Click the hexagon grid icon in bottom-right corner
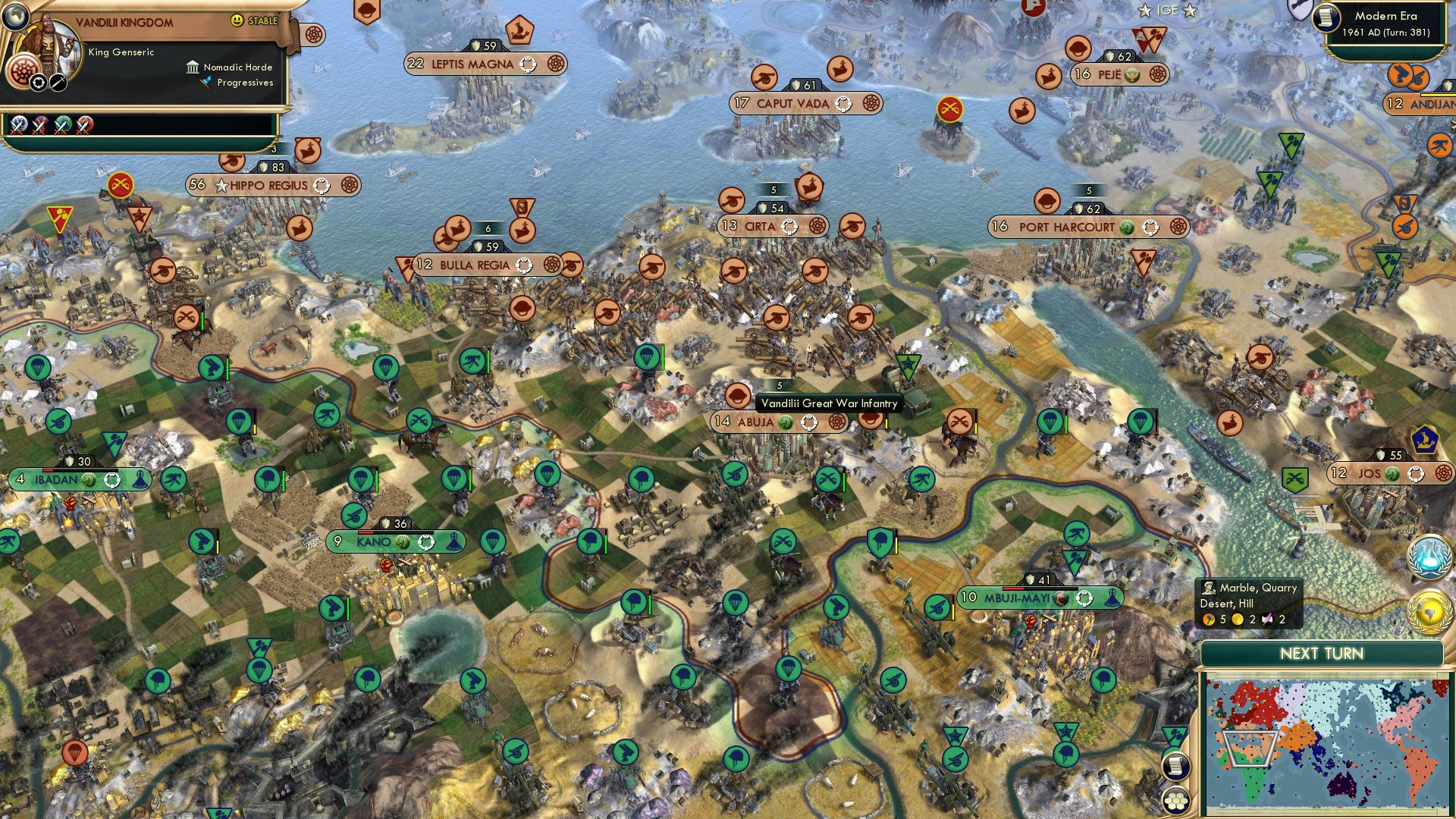The image size is (1456, 819). click(1175, 800)
